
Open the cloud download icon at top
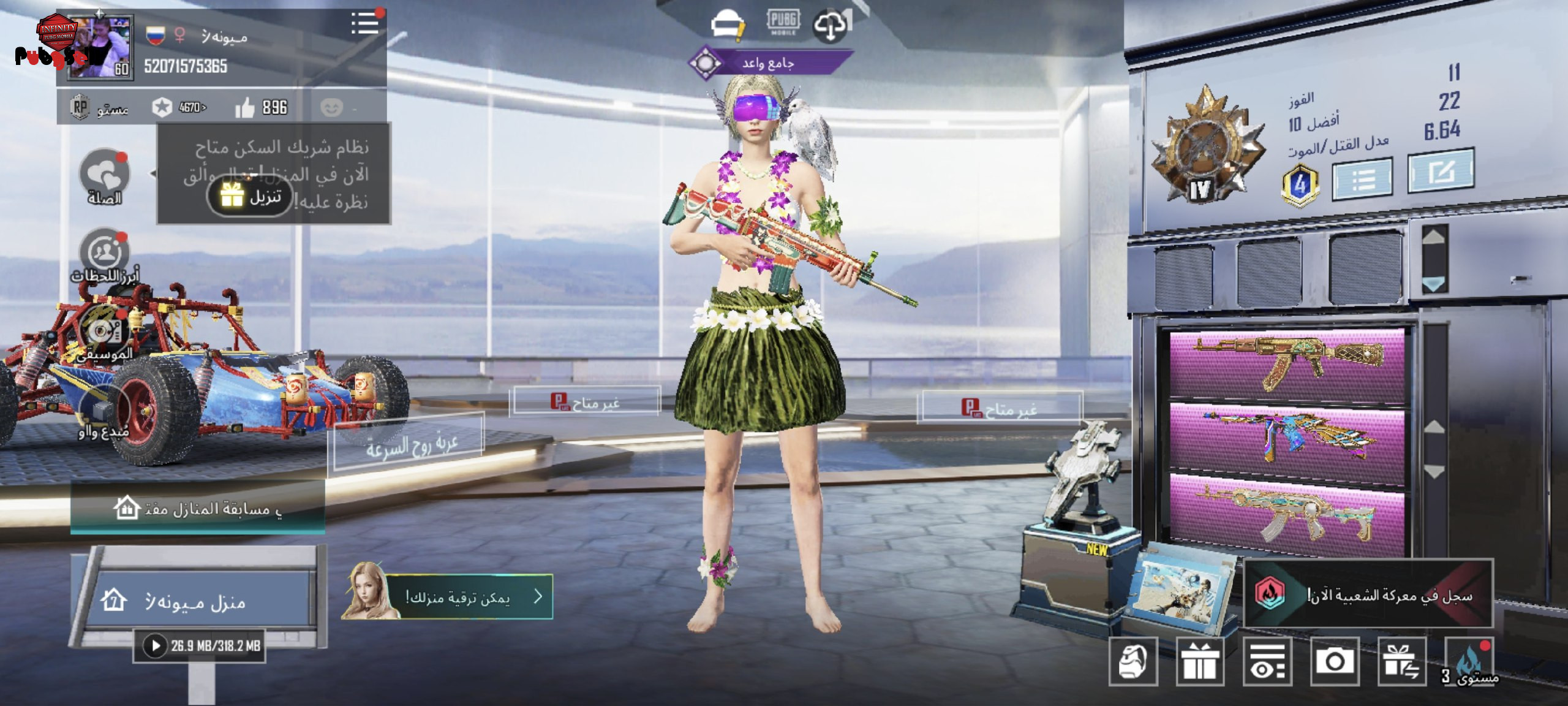tap(830, 26)
